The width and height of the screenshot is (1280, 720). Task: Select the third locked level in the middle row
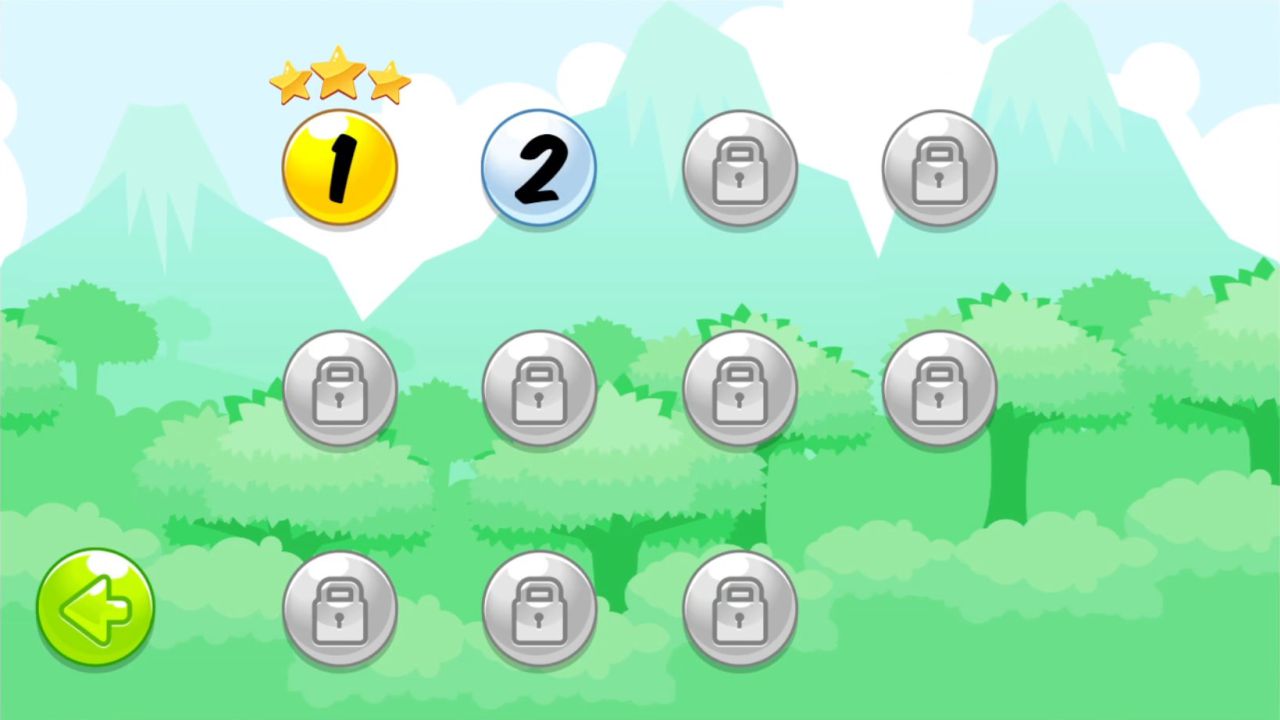tap(740, 390)
